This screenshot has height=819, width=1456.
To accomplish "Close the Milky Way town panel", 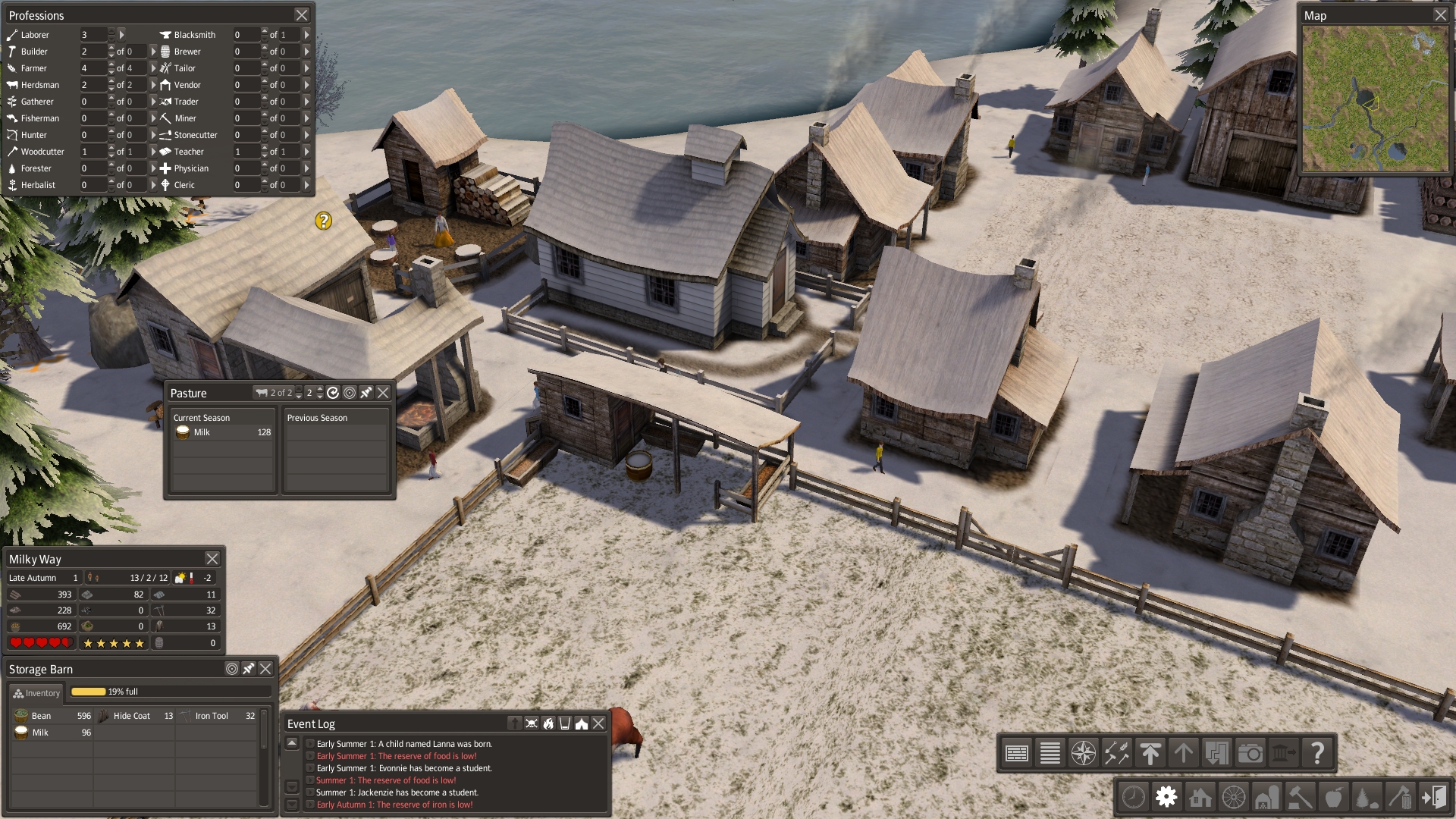I will click(212, 559).
